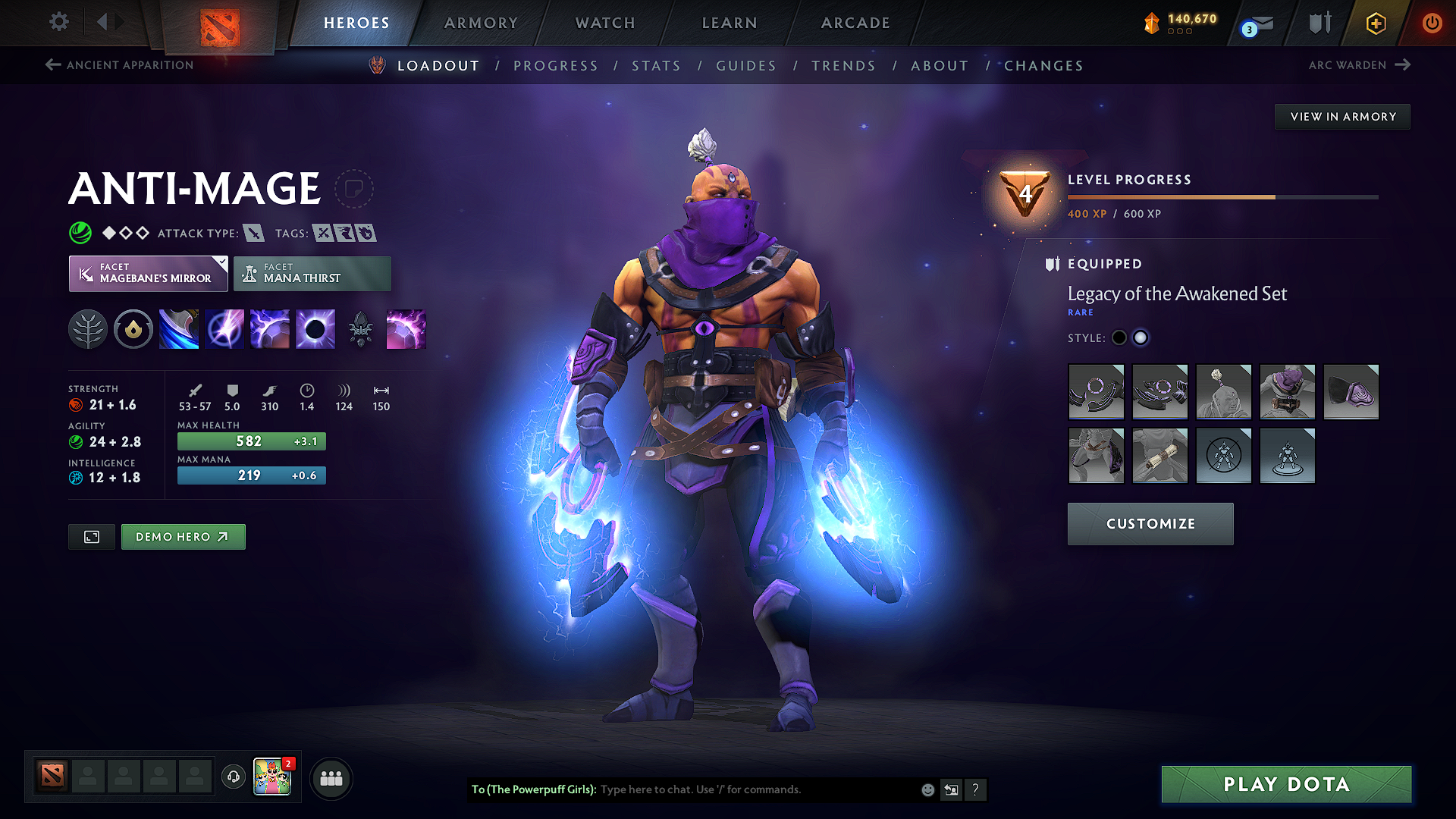The height and width of the screenshot is (819, 1456).
Task: Open the Anti-Mage talent tree icon
Action: pyautogui.click(x=87, y=328)
